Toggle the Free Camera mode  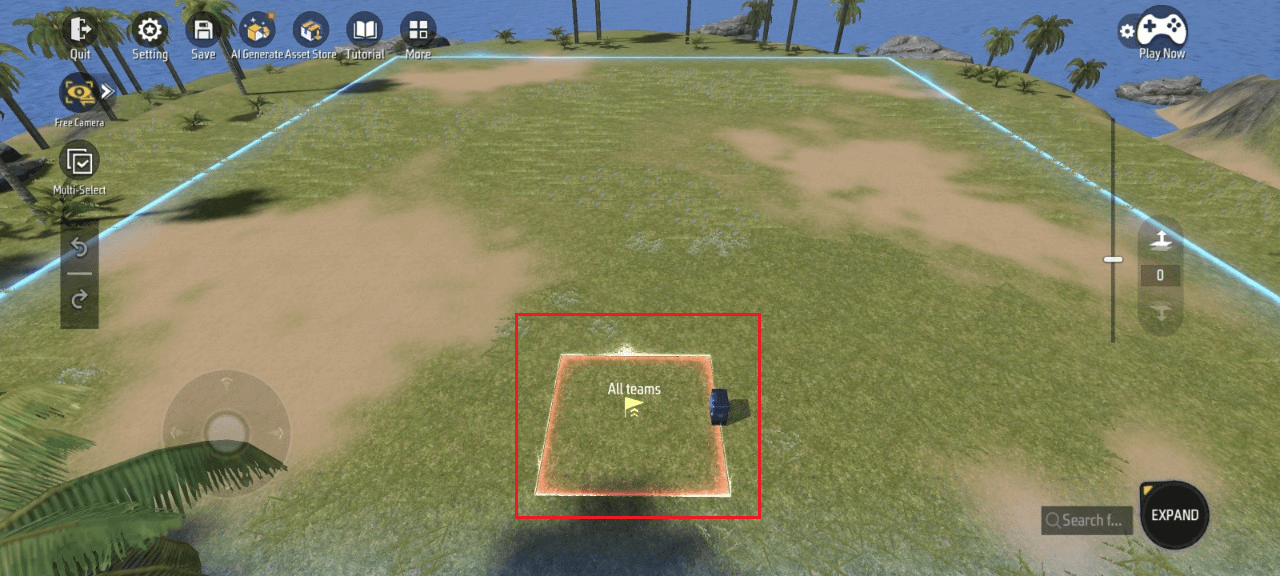point(77,93)
